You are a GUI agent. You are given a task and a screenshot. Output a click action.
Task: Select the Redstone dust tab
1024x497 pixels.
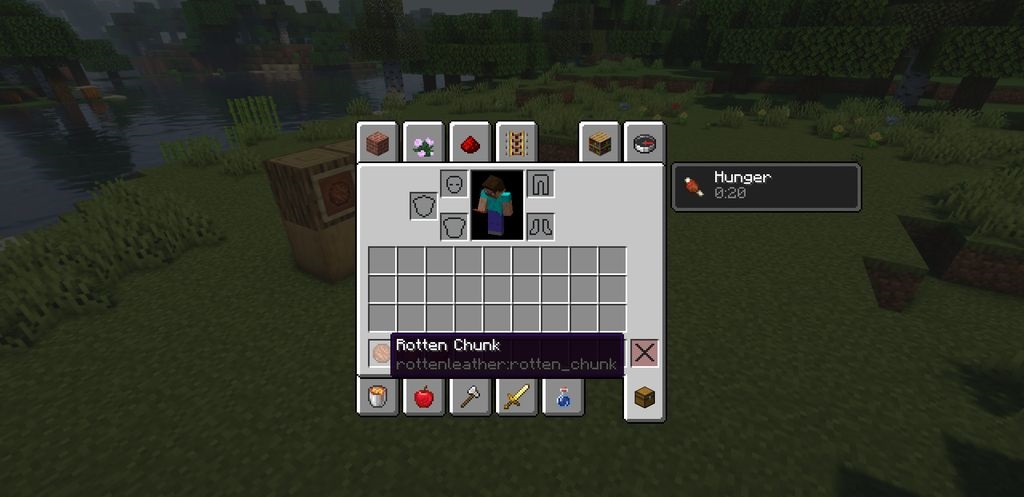(x=468, y=145)
